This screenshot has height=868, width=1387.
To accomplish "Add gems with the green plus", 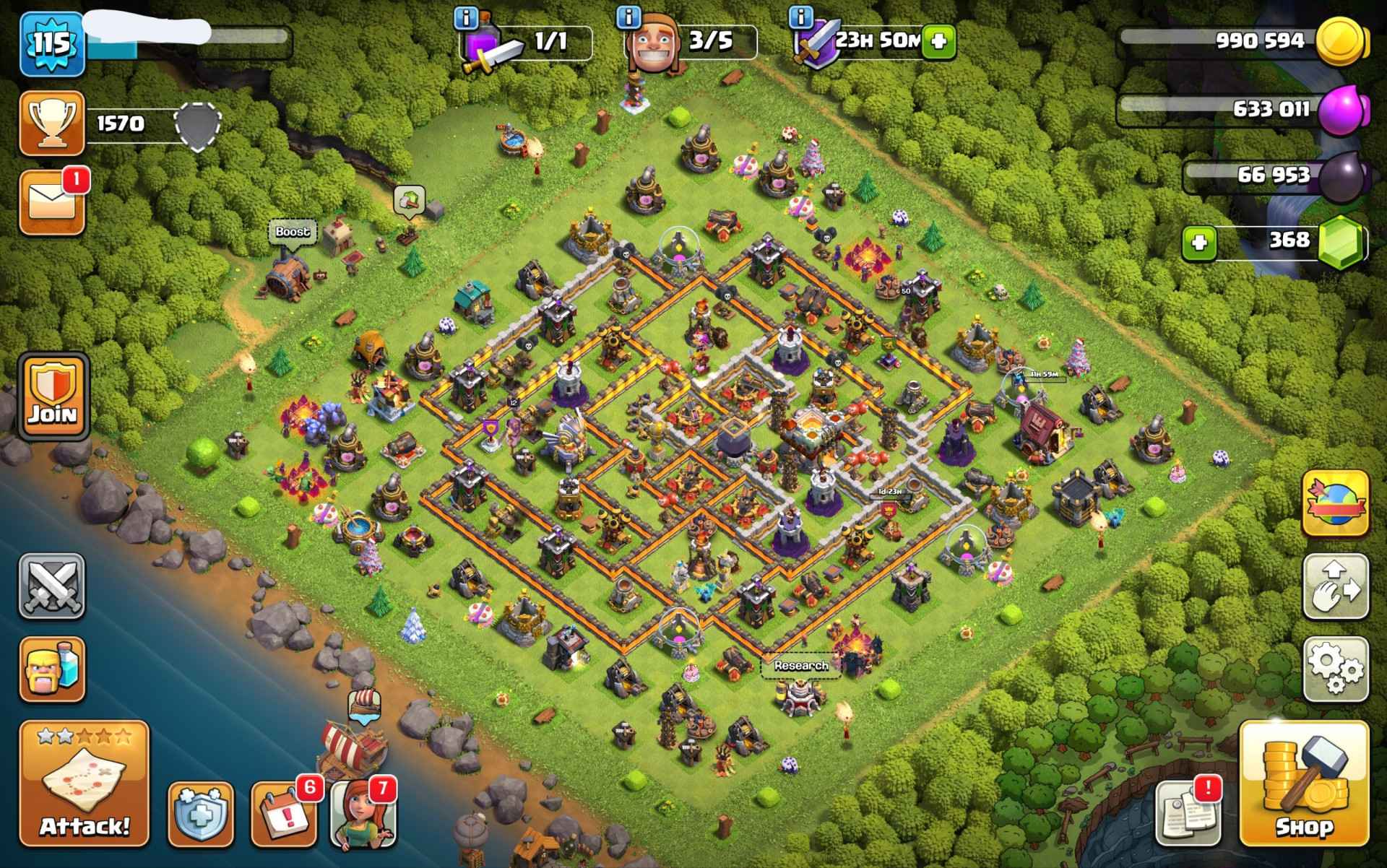I will tap(1199, 243).
